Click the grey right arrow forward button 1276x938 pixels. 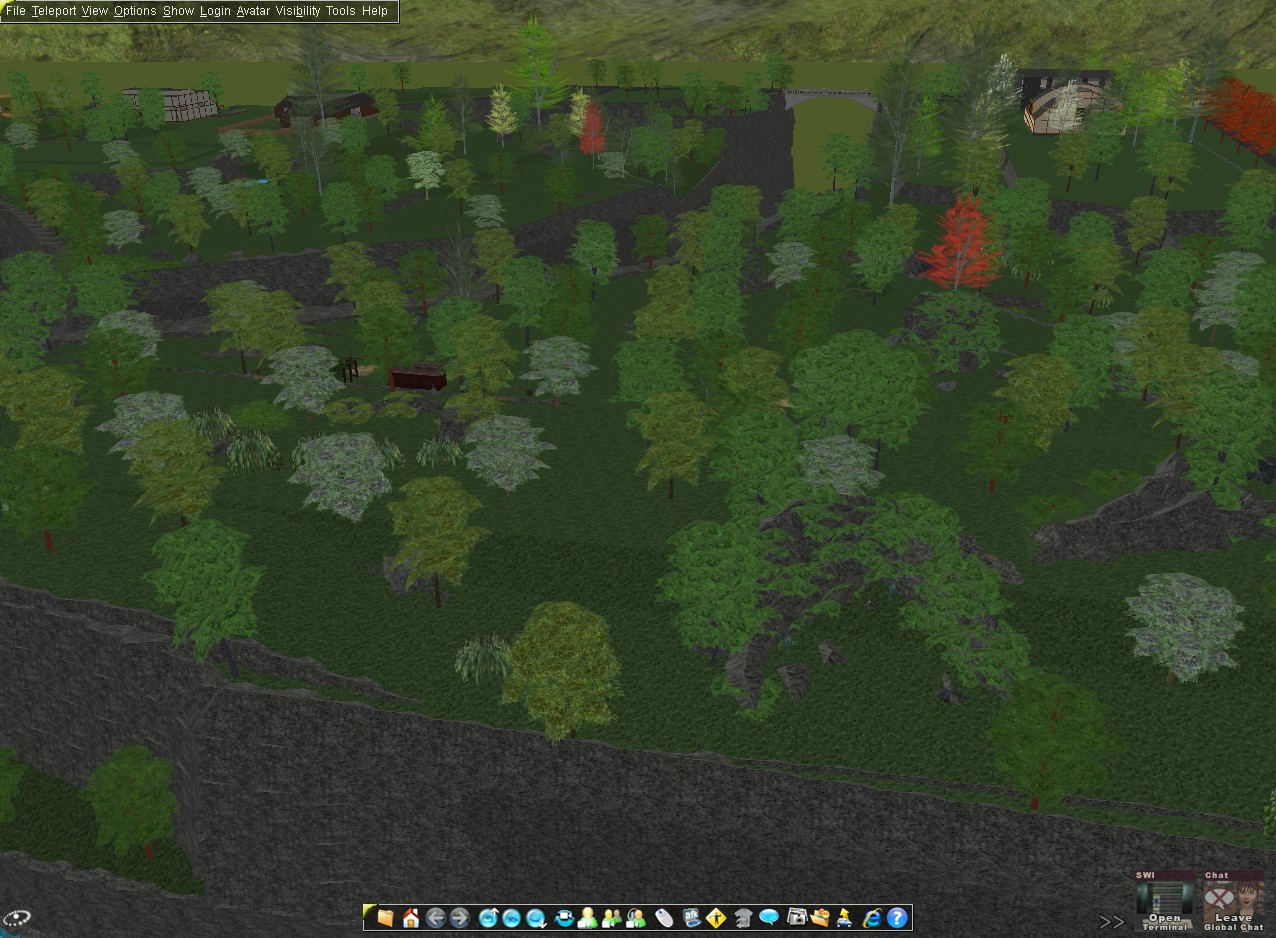tap(460, 917)
